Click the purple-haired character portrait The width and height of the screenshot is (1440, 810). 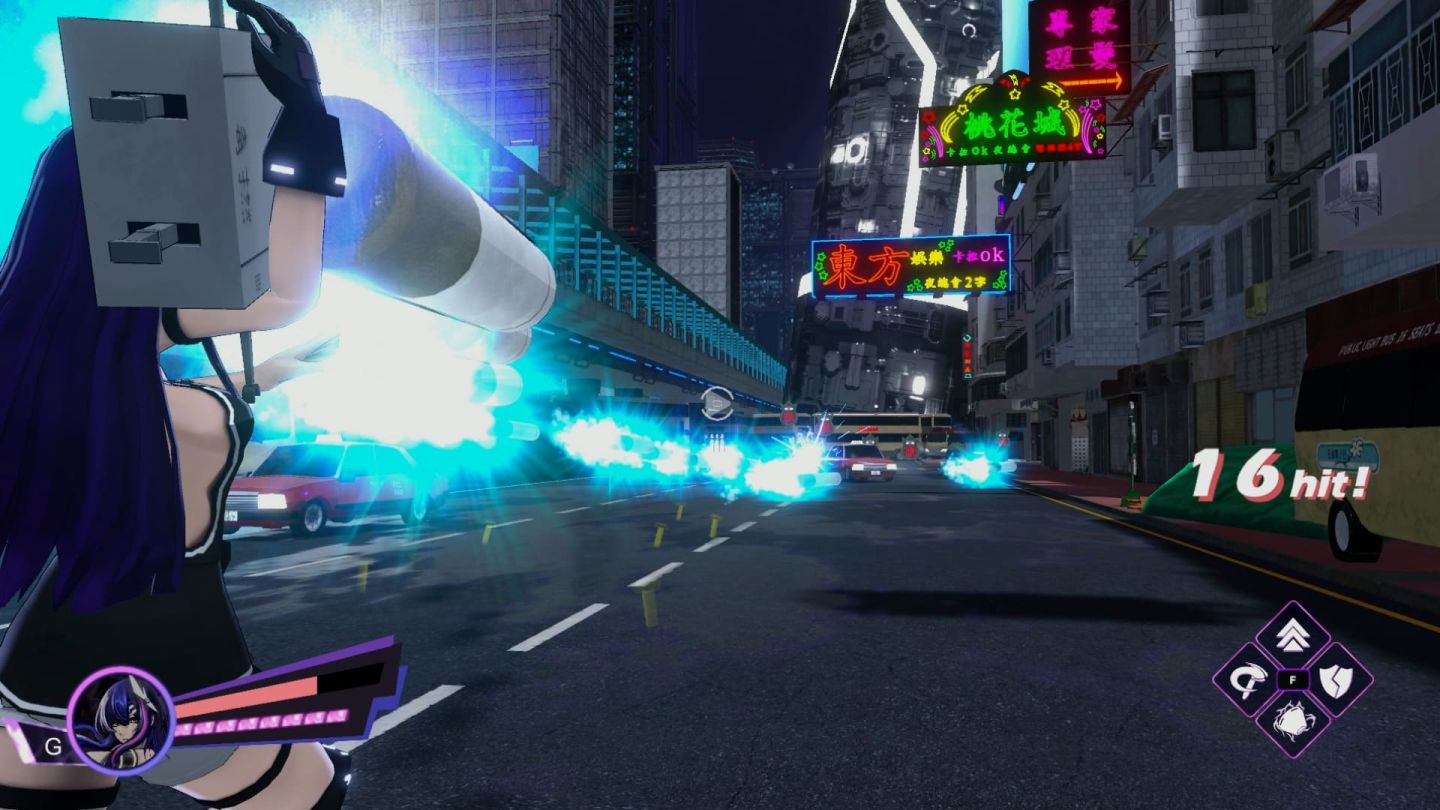121,720
